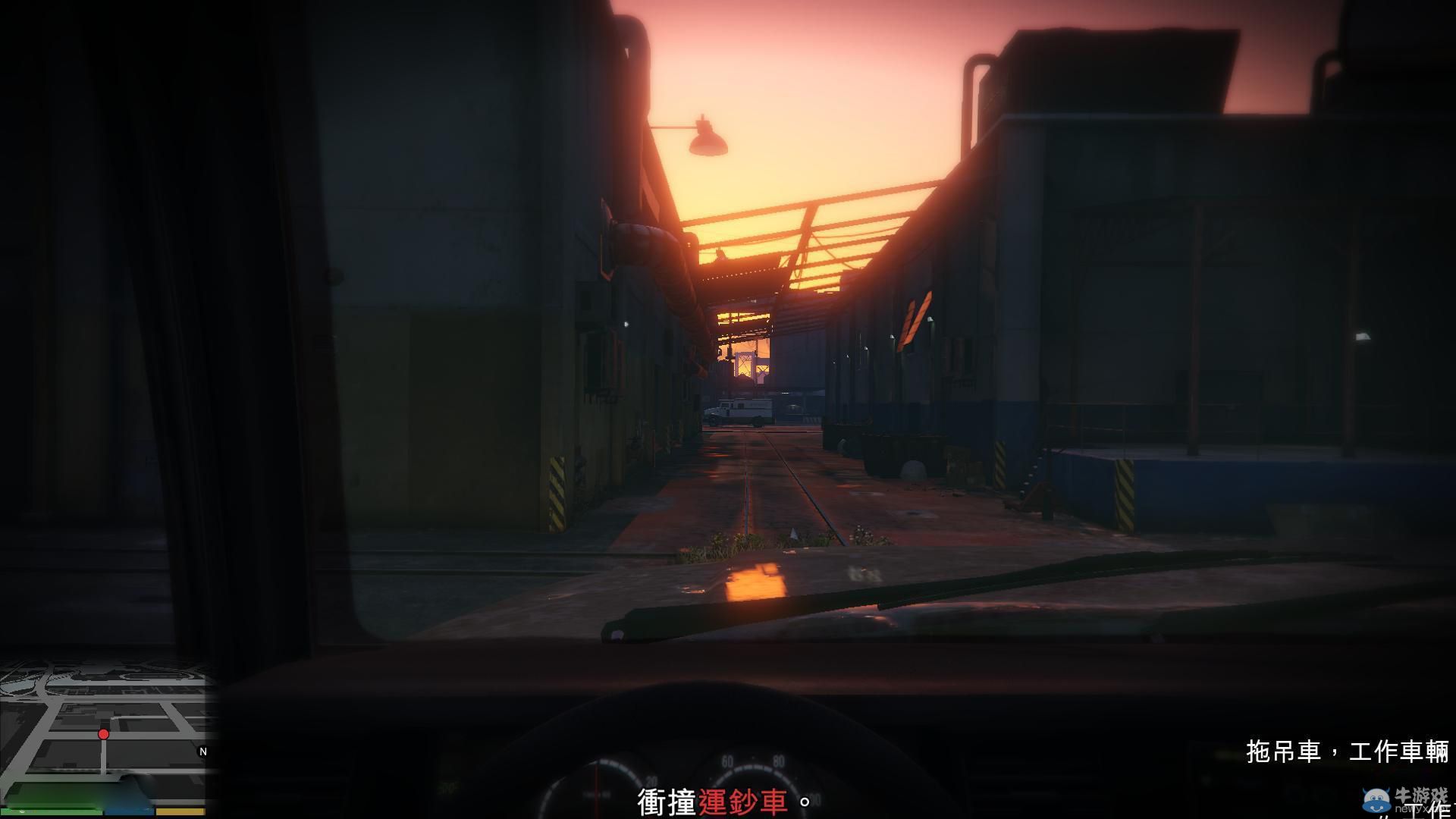Select the cow mascot watermark logo

click(x=1375, y=799)
